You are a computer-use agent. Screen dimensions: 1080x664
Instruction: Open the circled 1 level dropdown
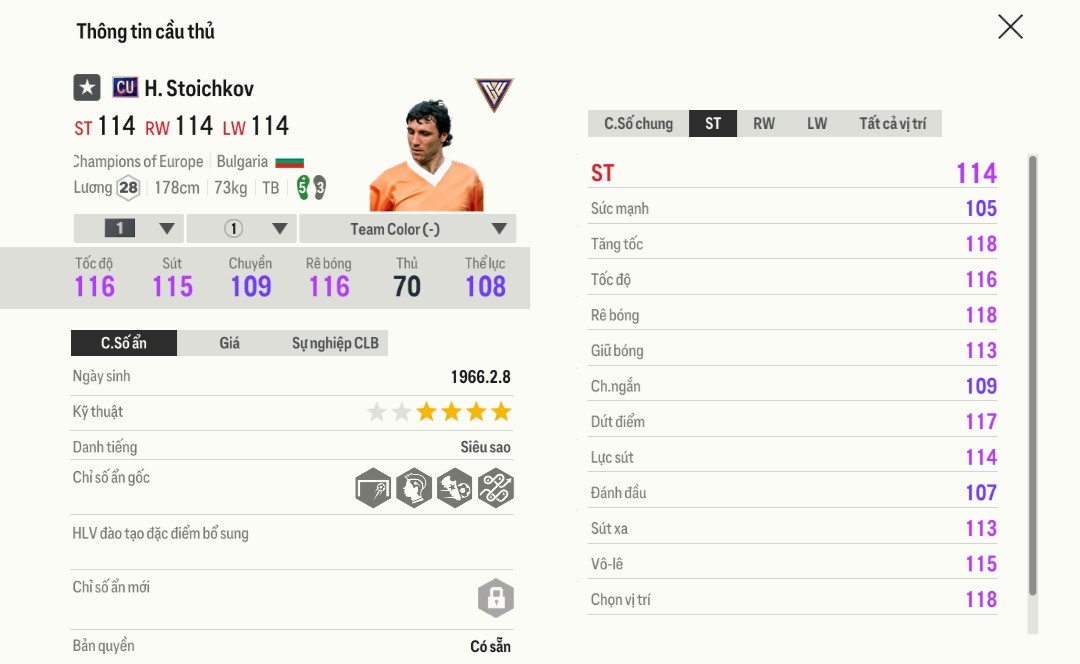(x=241, y=229)
